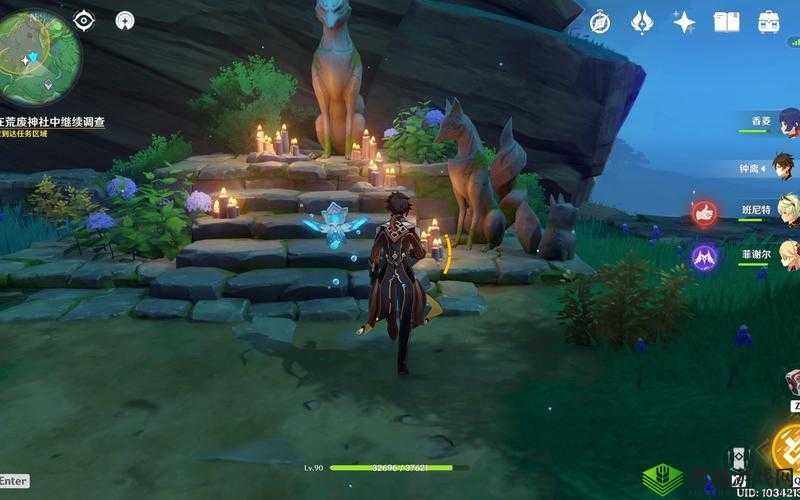Open the four-pointed star Wish icon

(x=684, y=21)
